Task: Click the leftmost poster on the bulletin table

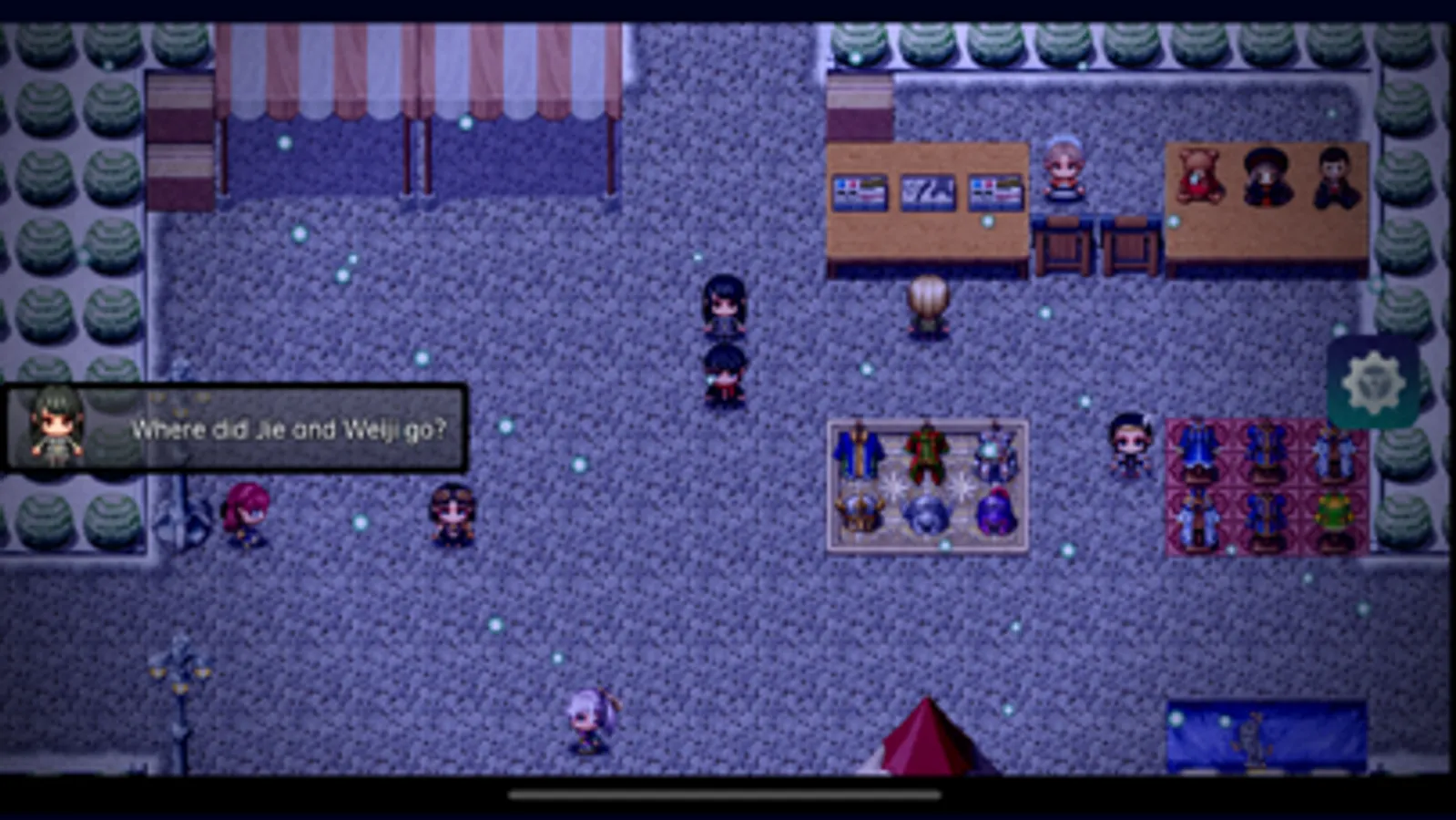Action: [860, 192]
